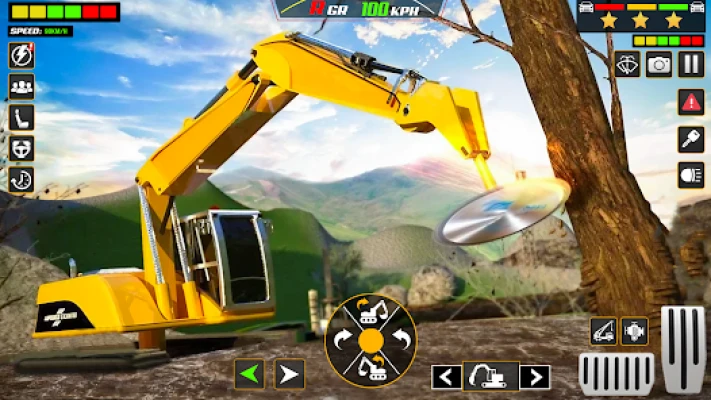The height and width of the screenshot is (400, 711).
Task: Switch steering mode with the wheel icon
Action: click(x=21, y=148)
